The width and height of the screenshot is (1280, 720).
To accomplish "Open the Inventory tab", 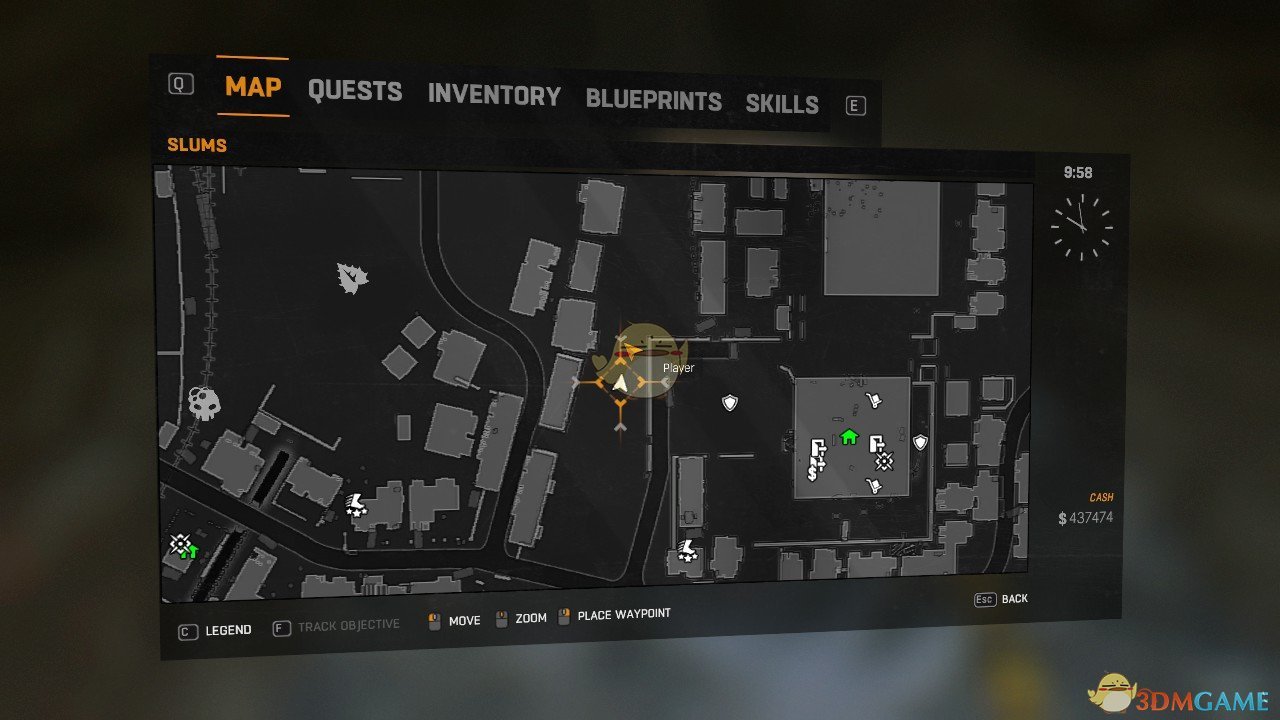I will (494, 96).
